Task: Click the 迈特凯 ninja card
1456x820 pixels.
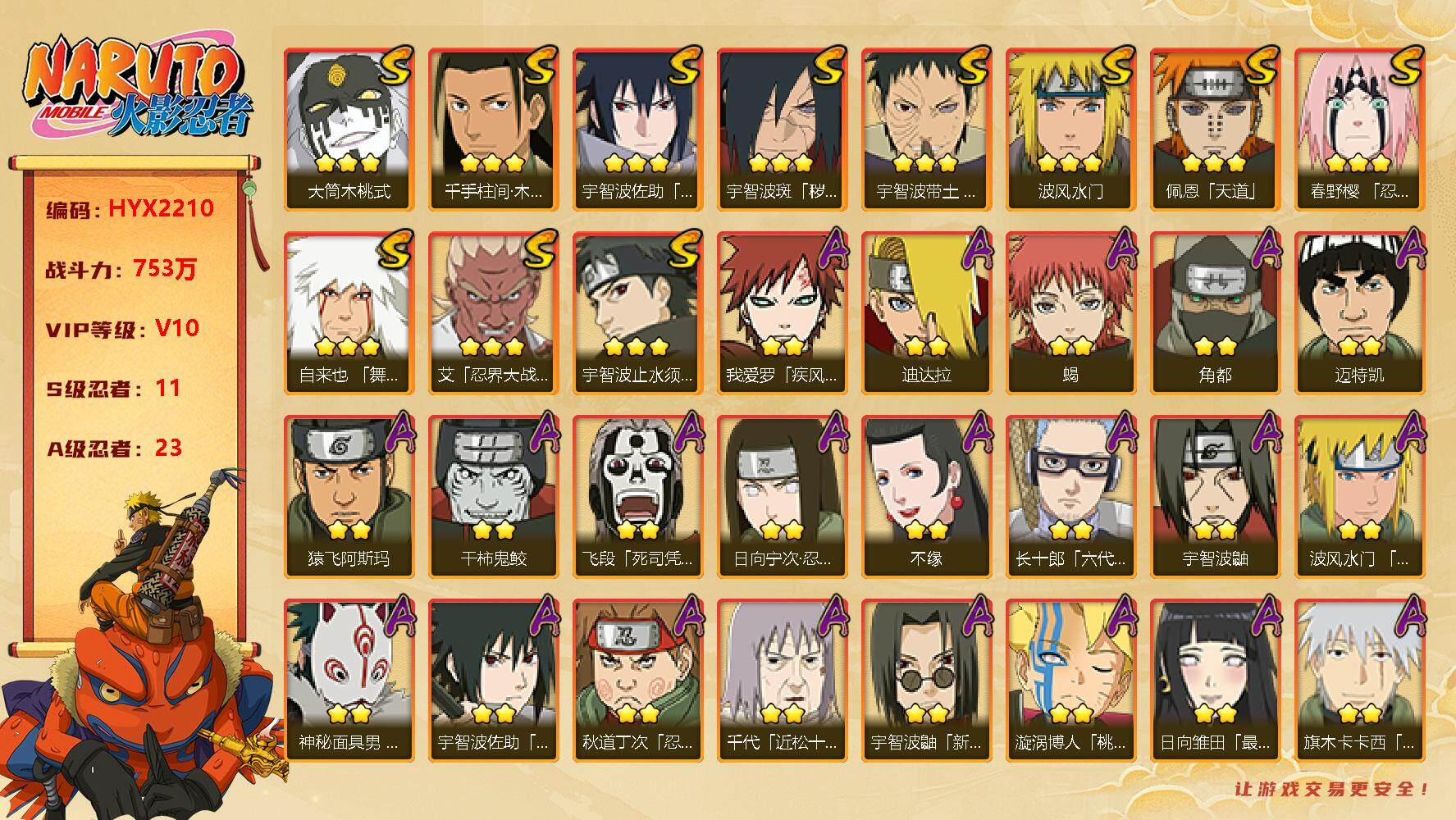Action: pos(1359,312)
